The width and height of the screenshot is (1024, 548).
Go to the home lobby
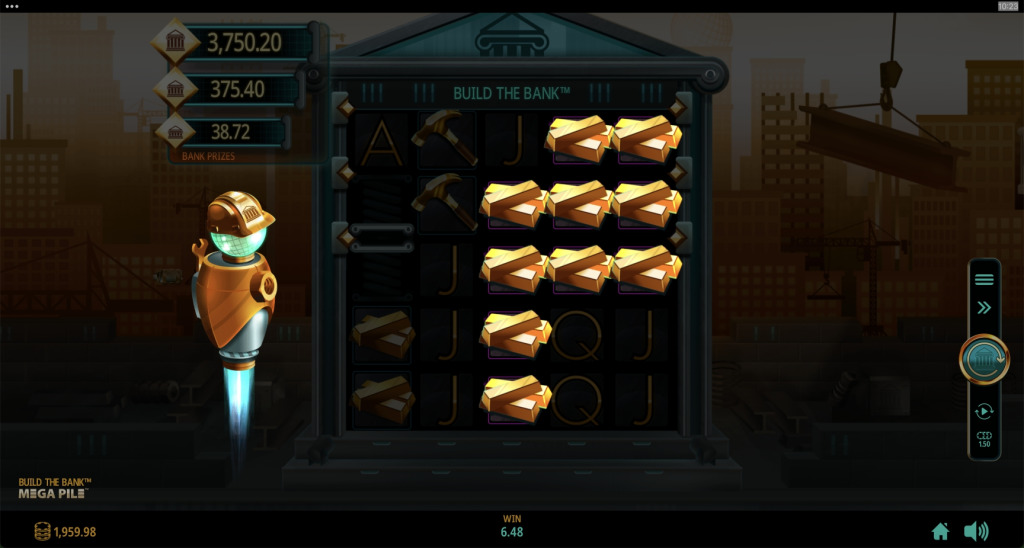(x=940, y=531)
